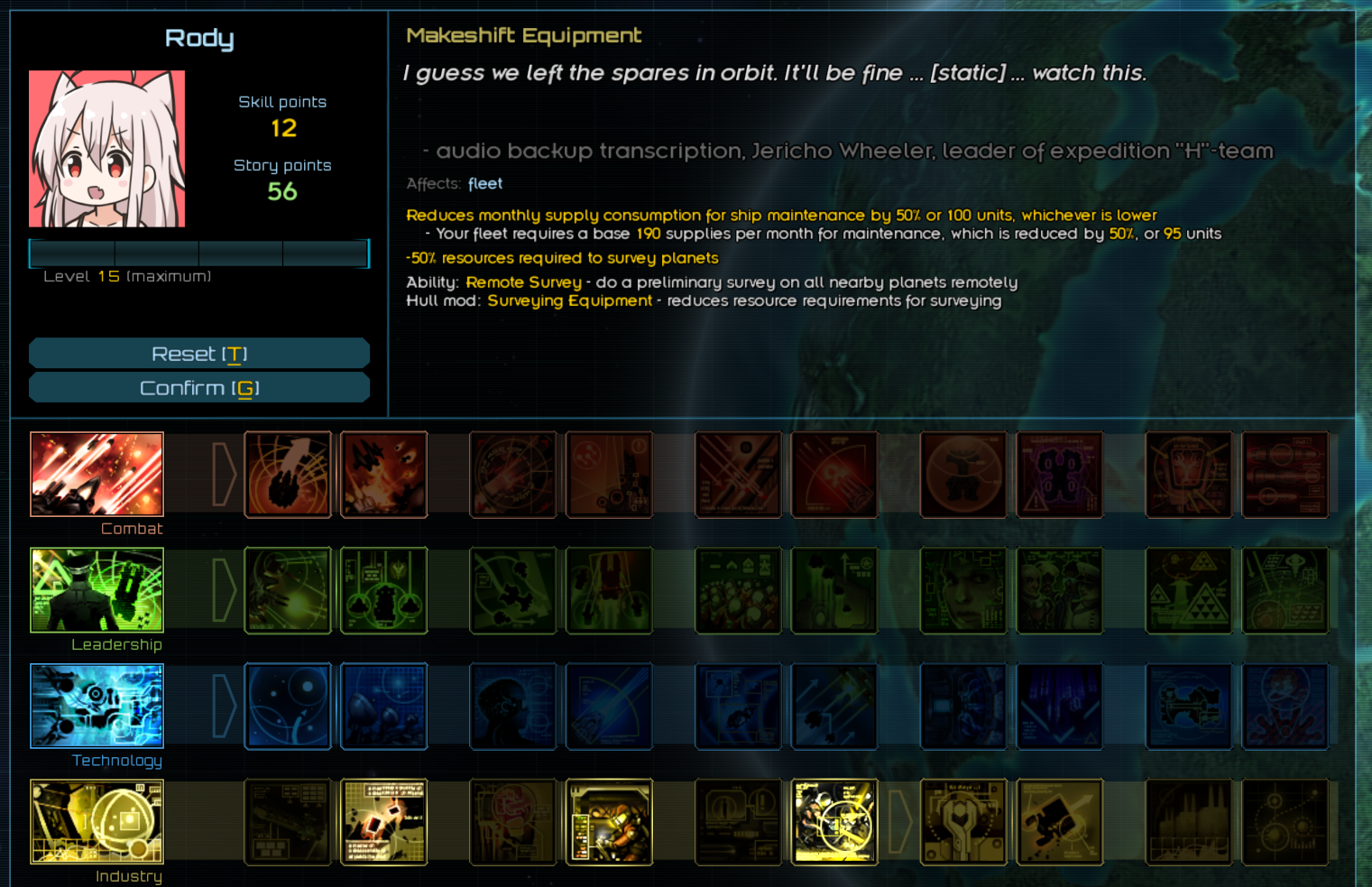
Task: Select the red radar Combat skill icon
Action: 513,475
